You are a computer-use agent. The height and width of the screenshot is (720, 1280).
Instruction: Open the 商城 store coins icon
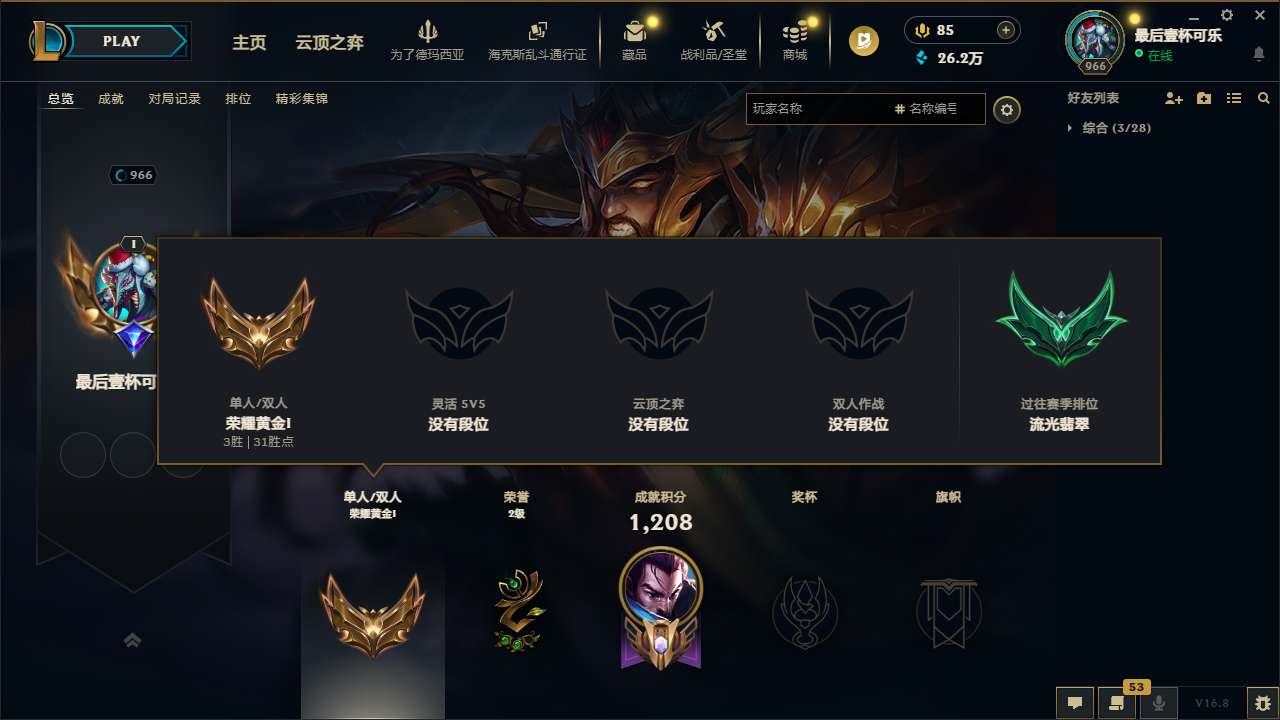[795, 33]
